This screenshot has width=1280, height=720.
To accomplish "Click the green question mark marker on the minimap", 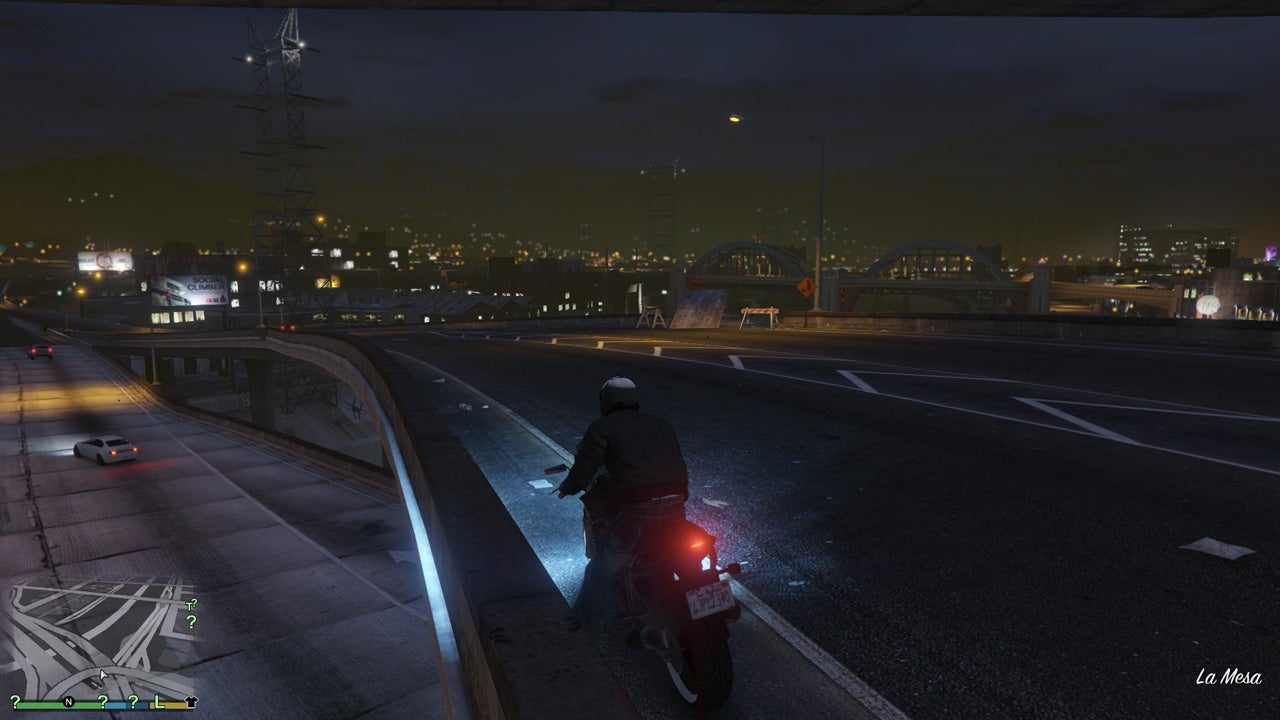I will (194, 602).
